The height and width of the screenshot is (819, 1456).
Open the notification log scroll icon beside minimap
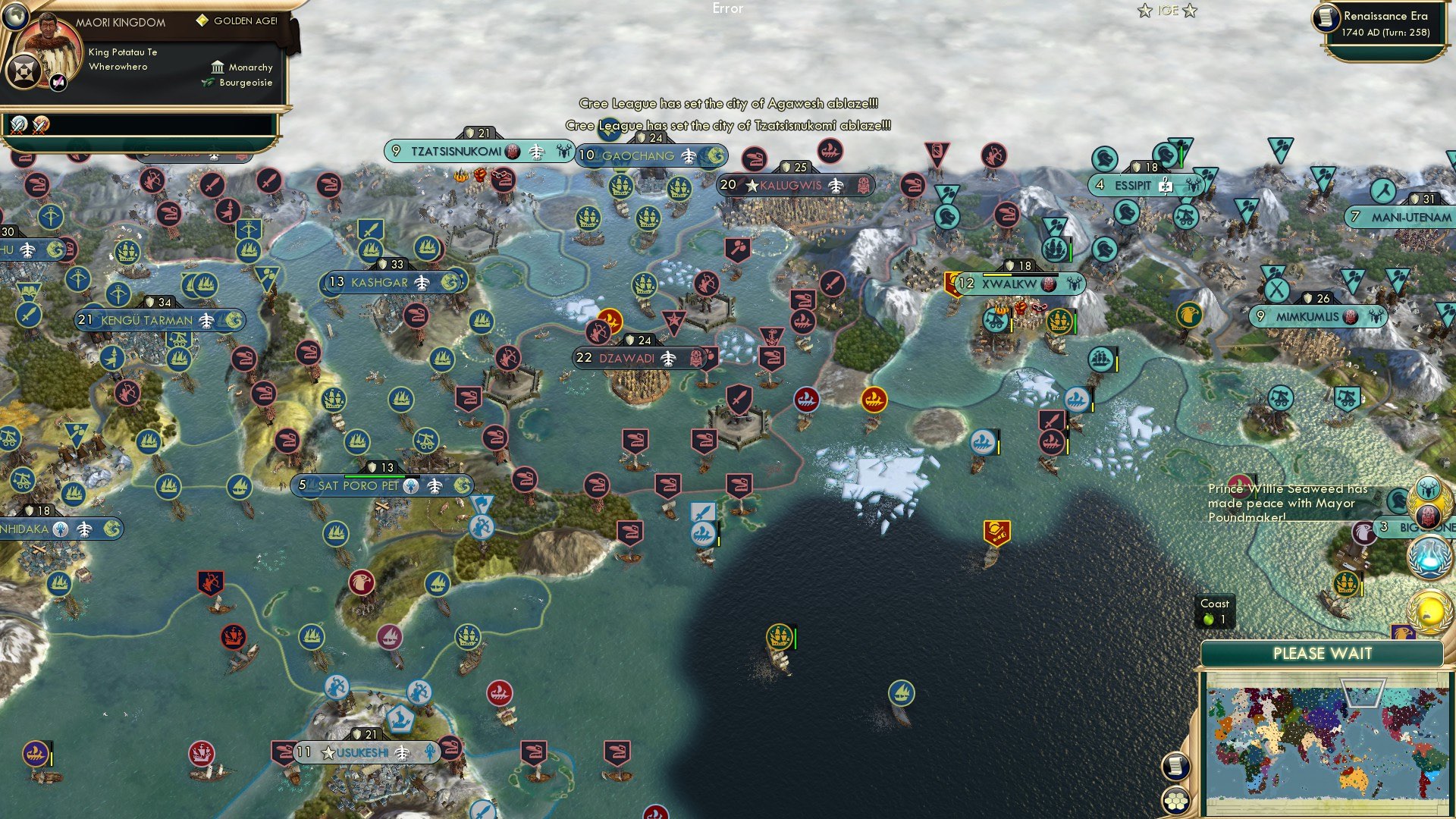click(1174, 767)
